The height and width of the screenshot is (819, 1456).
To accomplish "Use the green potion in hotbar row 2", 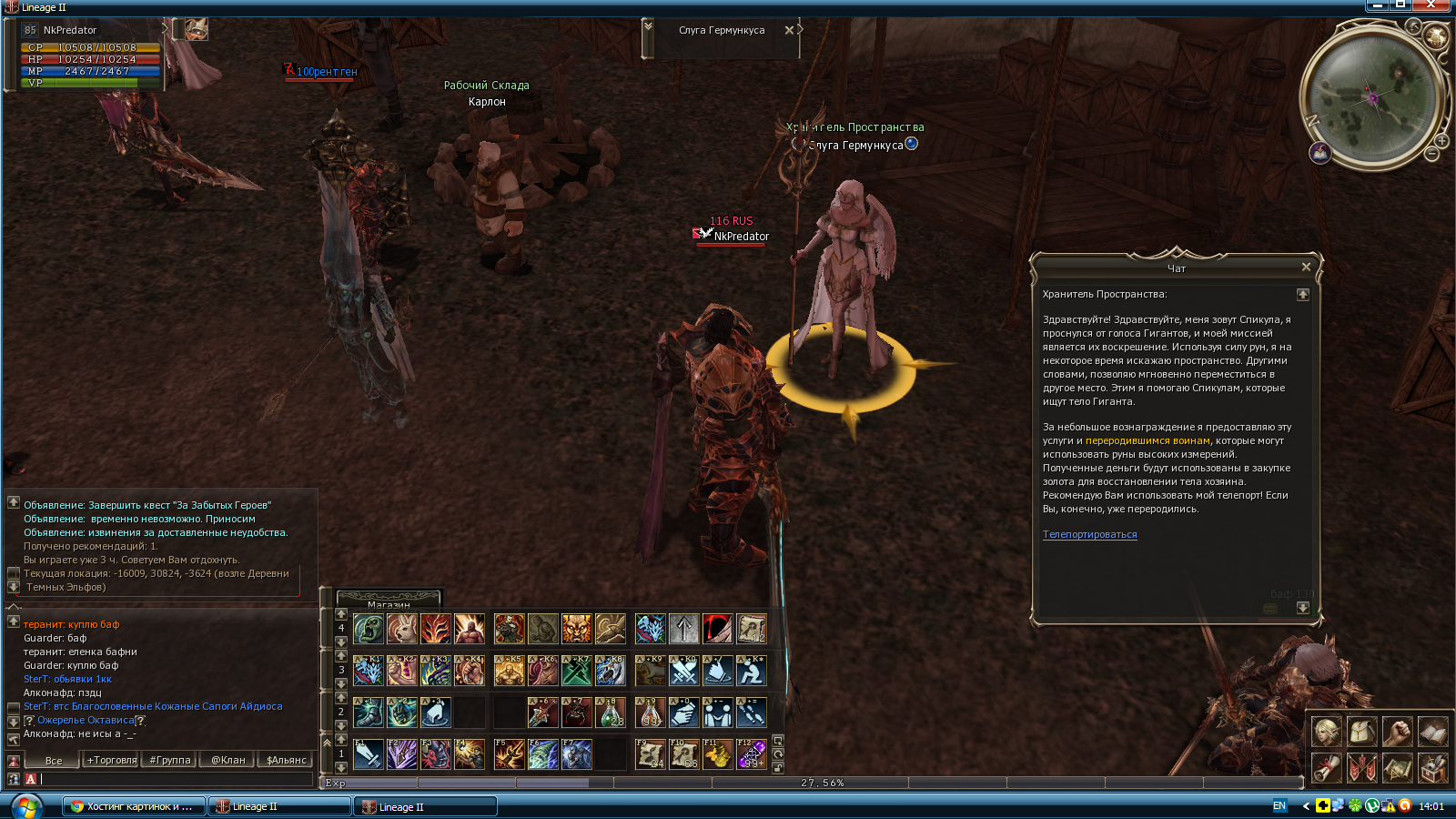I will pyautogui.click(x=610, y=713).
